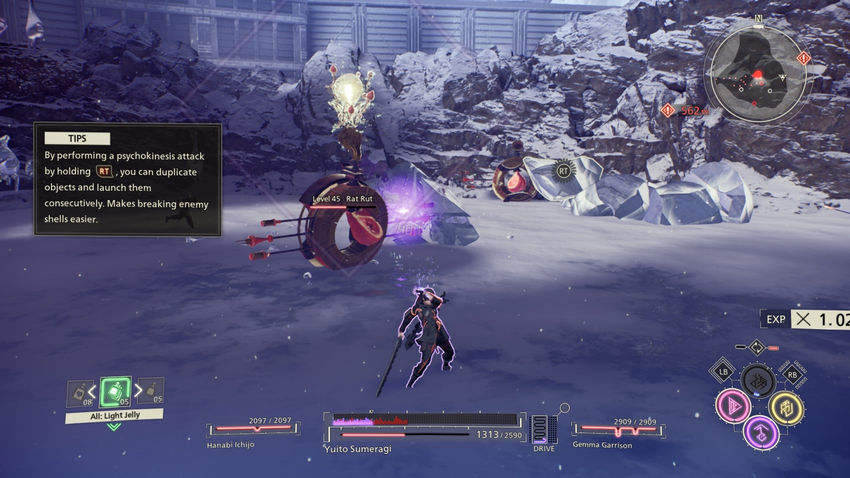Activate the pink triangle SAS ability

coord(733,406)
